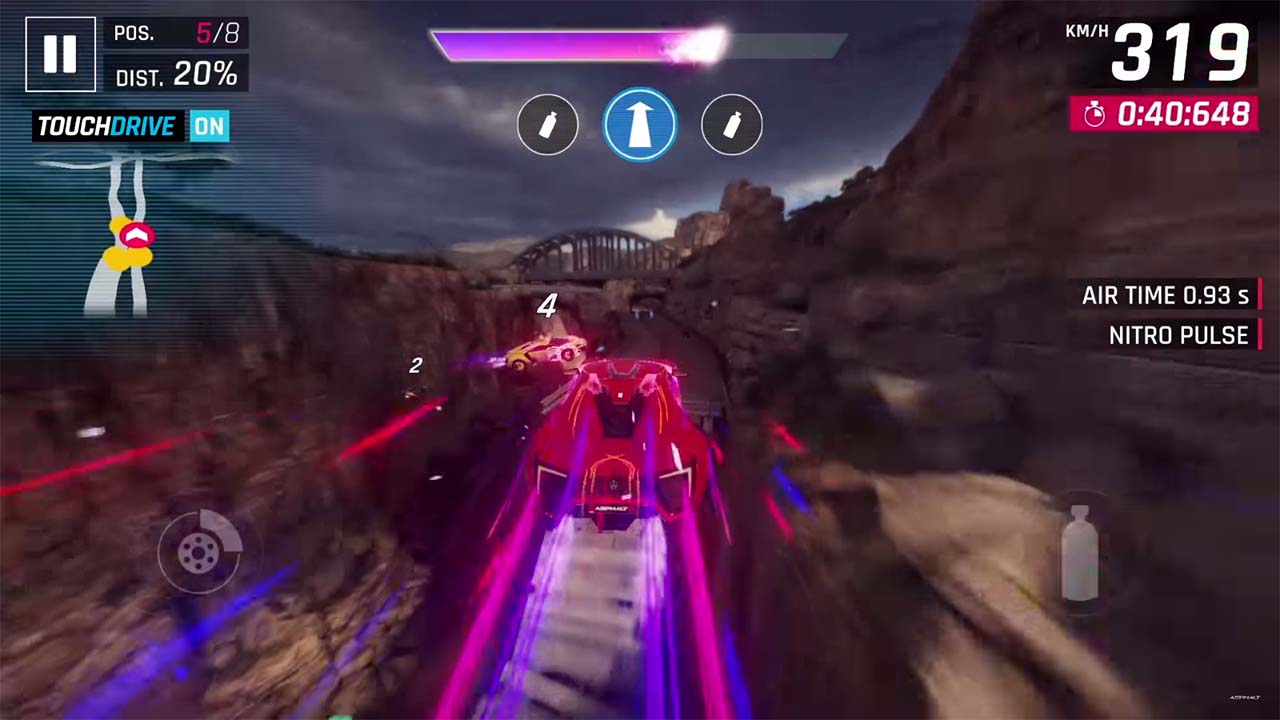The width and height of the screenshot is (1280, 720).
Task: Tap the left nitro bottle icon
Action: pyautogui.click(x=548, y=124)
